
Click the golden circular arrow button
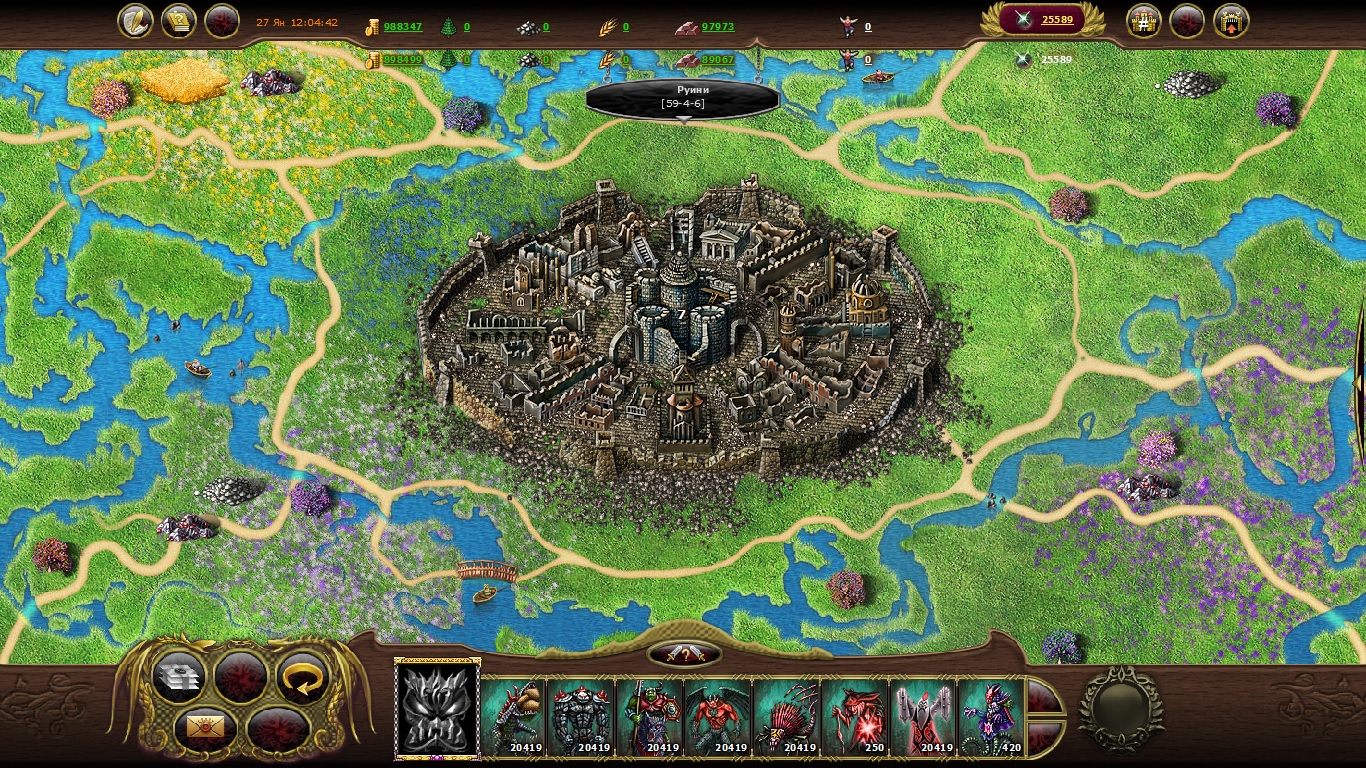click(x=303, y=678)
